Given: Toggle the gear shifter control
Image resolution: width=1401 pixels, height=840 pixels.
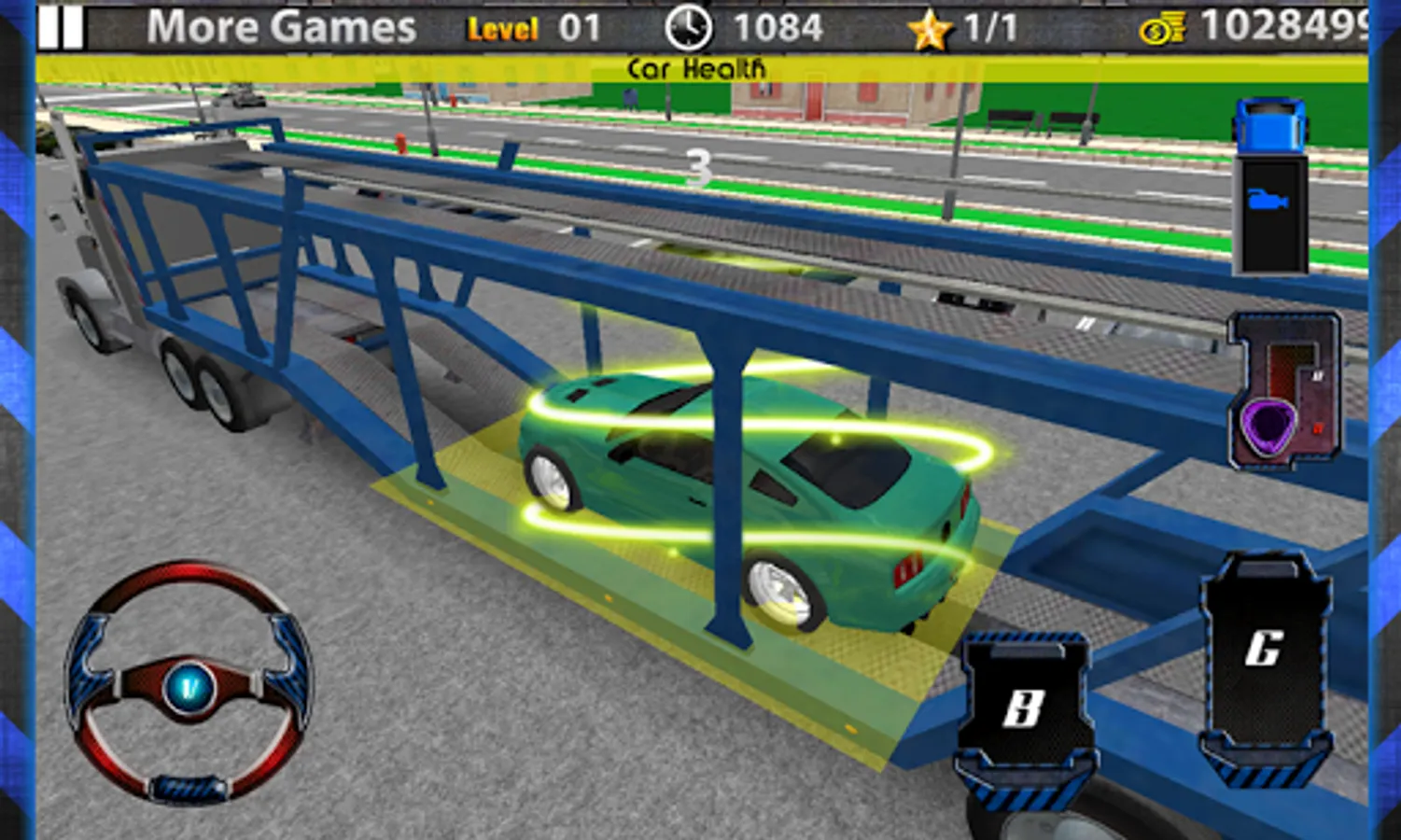Looking at the screenshot, I should pyautogui.click(x=1286, y=390).
